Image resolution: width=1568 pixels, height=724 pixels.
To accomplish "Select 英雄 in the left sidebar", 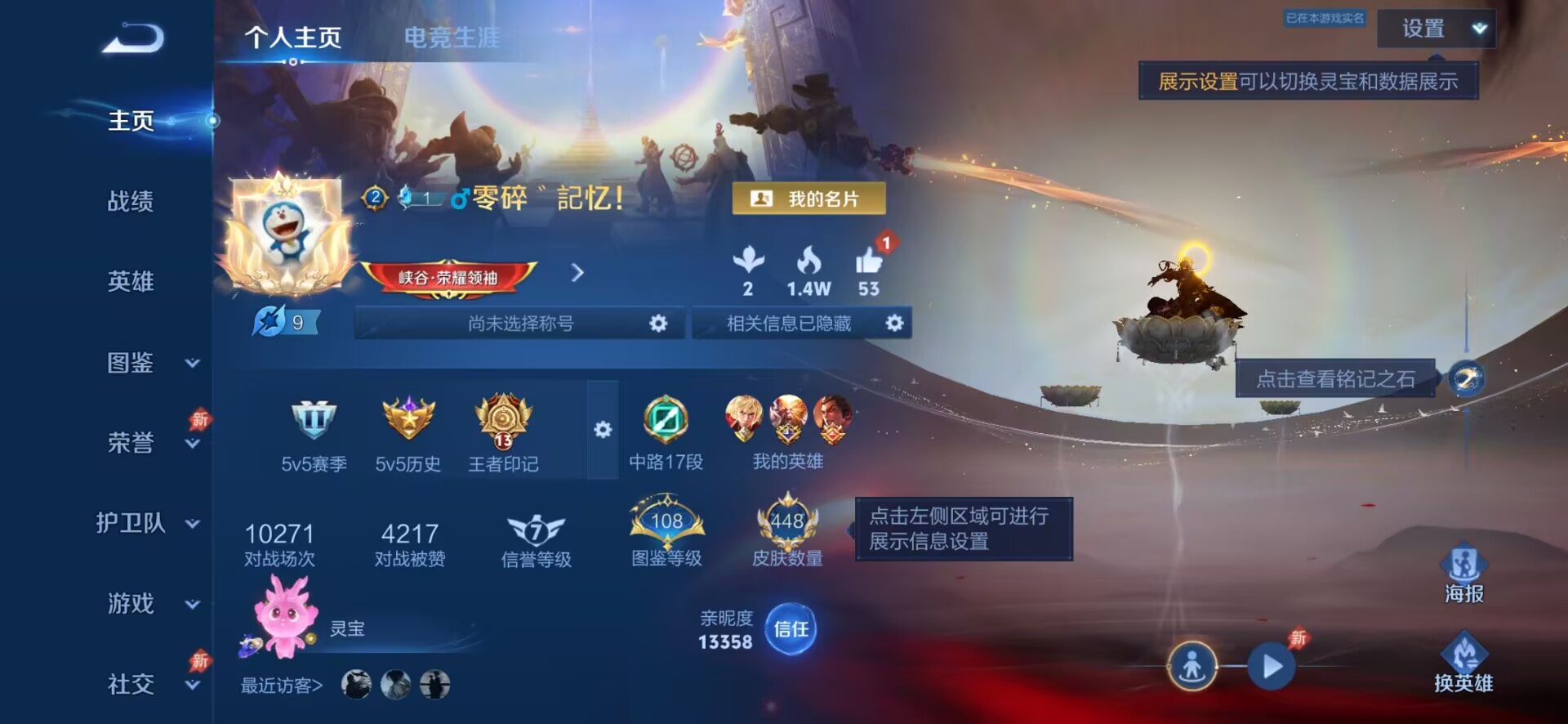I will [131, 282].
